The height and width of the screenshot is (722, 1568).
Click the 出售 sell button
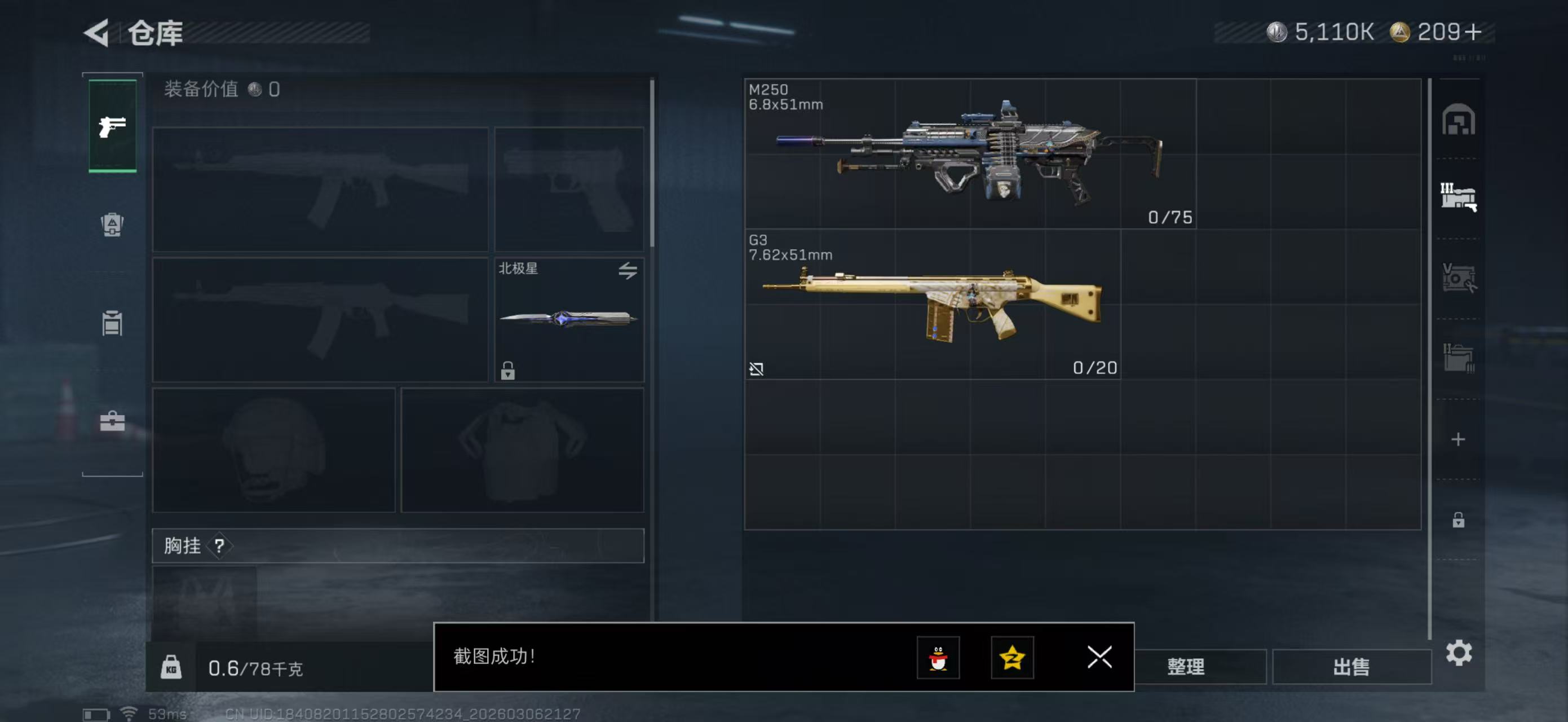click(x=1351, y=667)
